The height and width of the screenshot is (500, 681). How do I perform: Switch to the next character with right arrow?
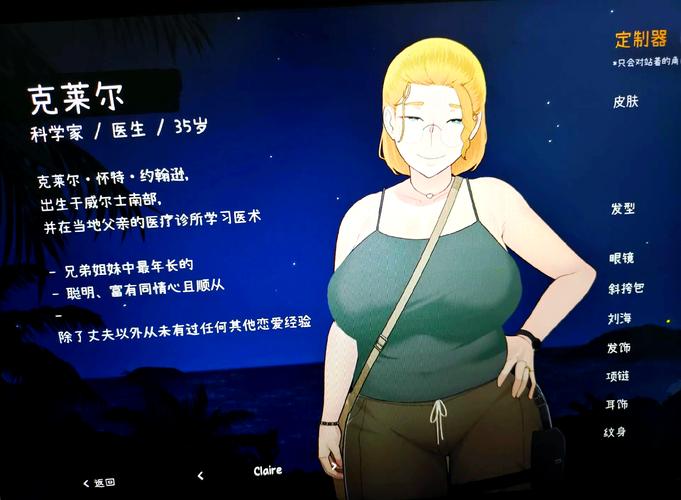click(x=333, y=468)
